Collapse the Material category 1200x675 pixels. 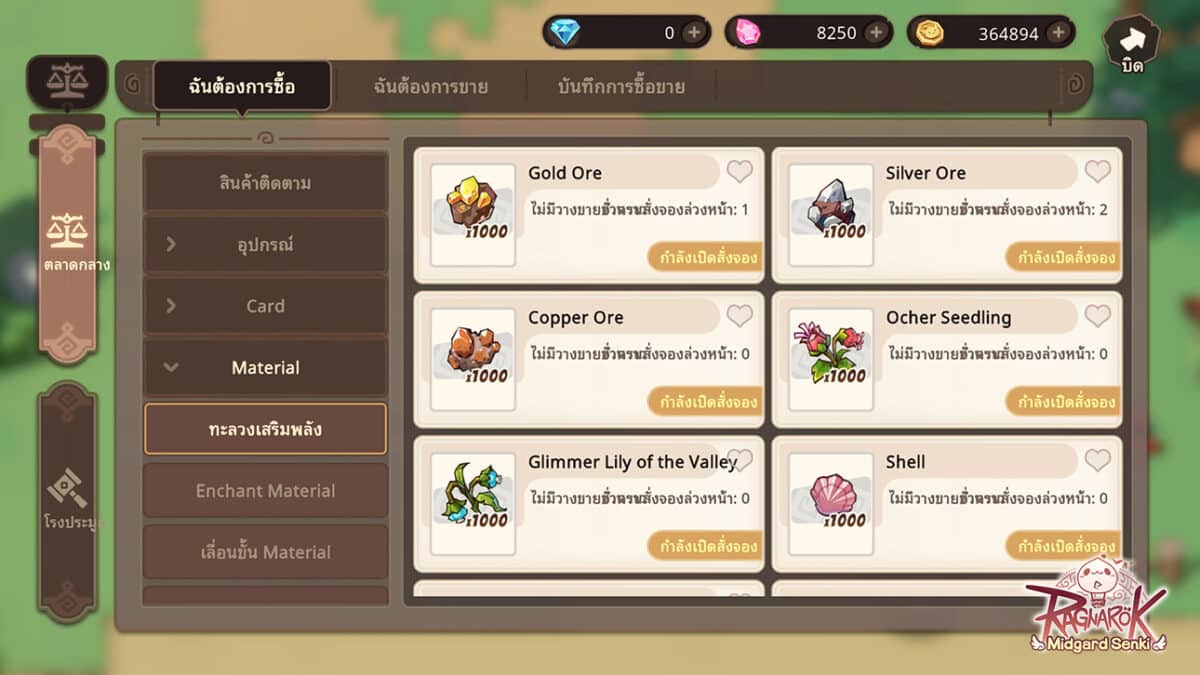coord(265,367)
